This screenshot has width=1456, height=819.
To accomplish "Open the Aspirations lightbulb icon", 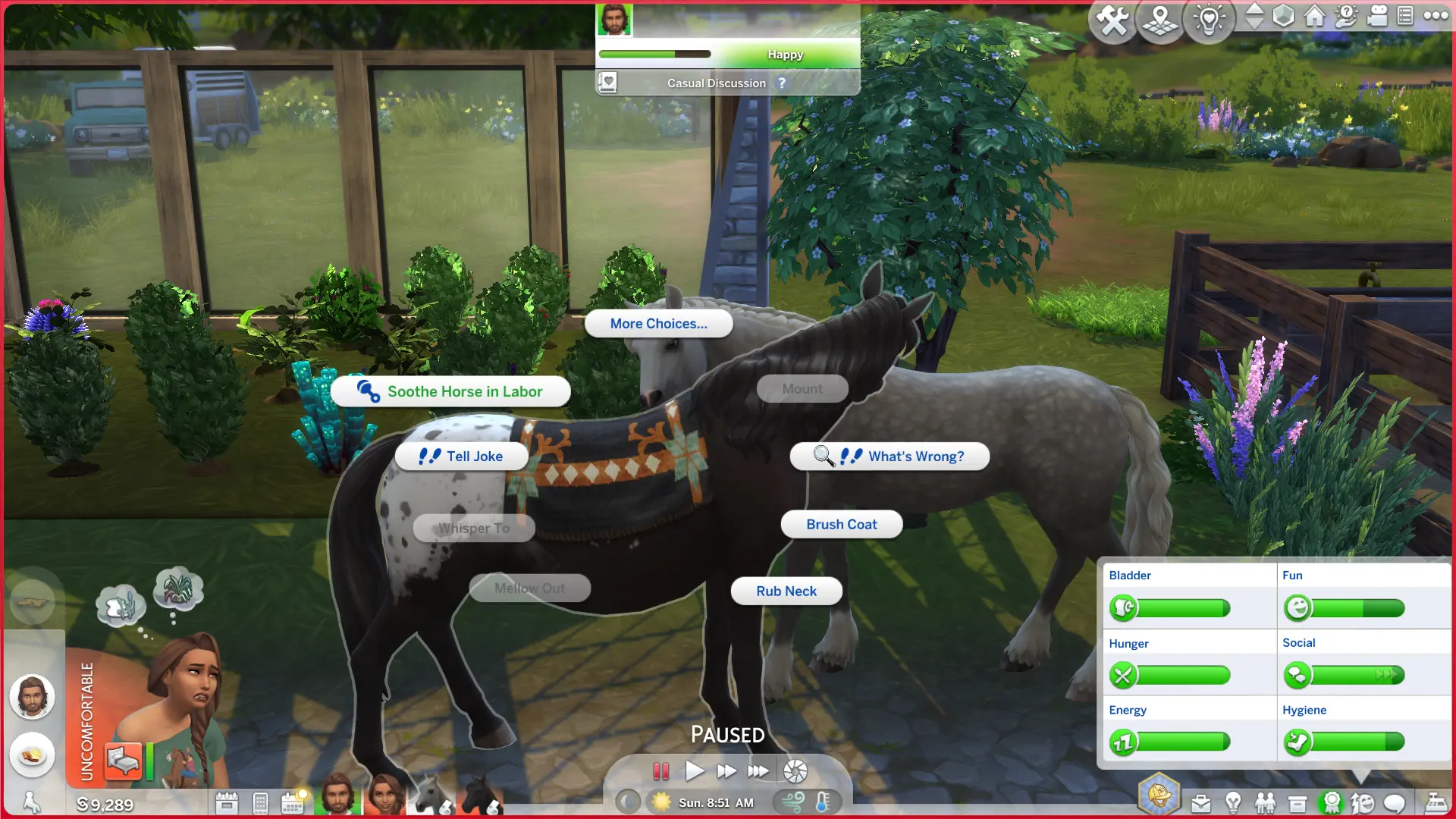I will point(1233,802).
